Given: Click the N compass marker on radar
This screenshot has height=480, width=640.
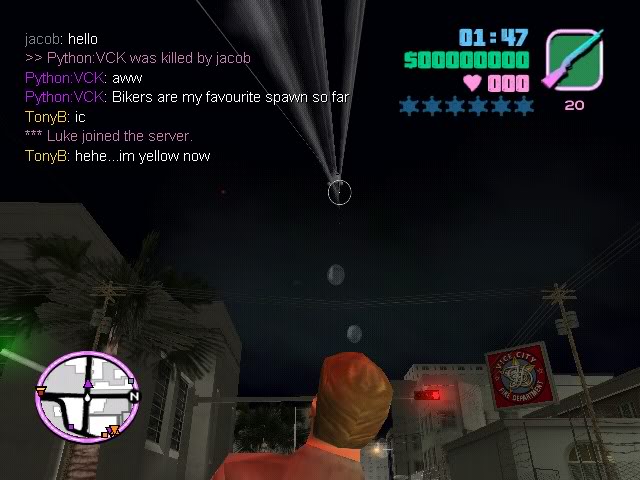Looking at the screenshot, I should pyautogui.click(x=134, y=397).
